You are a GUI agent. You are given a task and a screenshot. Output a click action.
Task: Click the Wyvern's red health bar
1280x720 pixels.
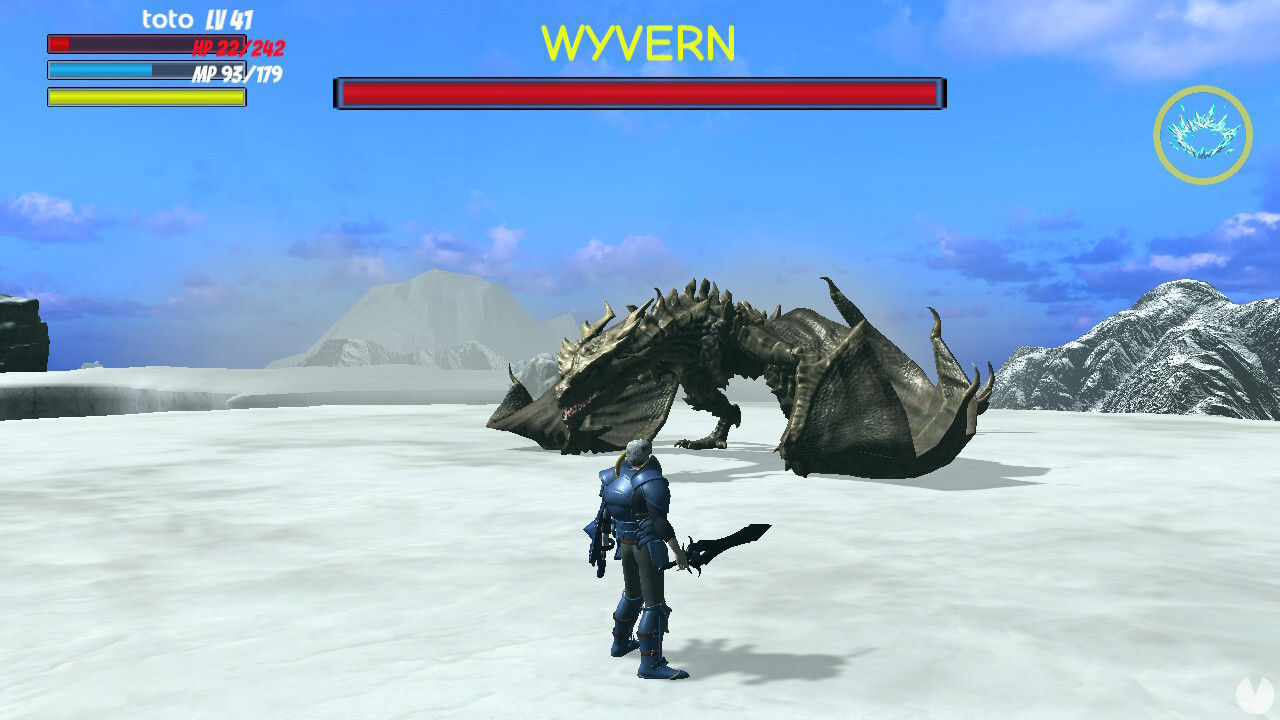click(x=639, y=92)
